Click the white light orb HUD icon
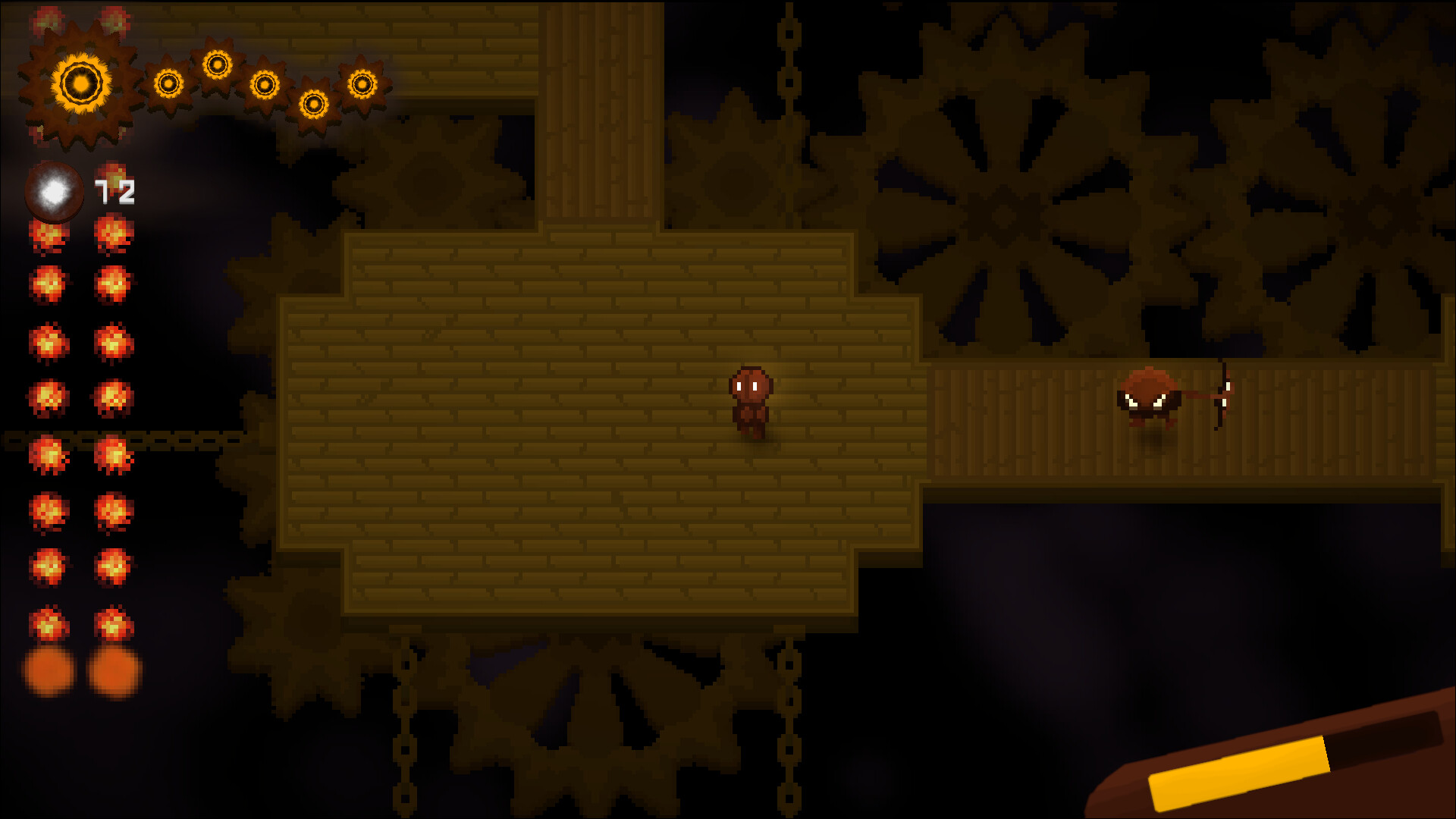This screenshot has height=819, width=1456. (53, 190)
